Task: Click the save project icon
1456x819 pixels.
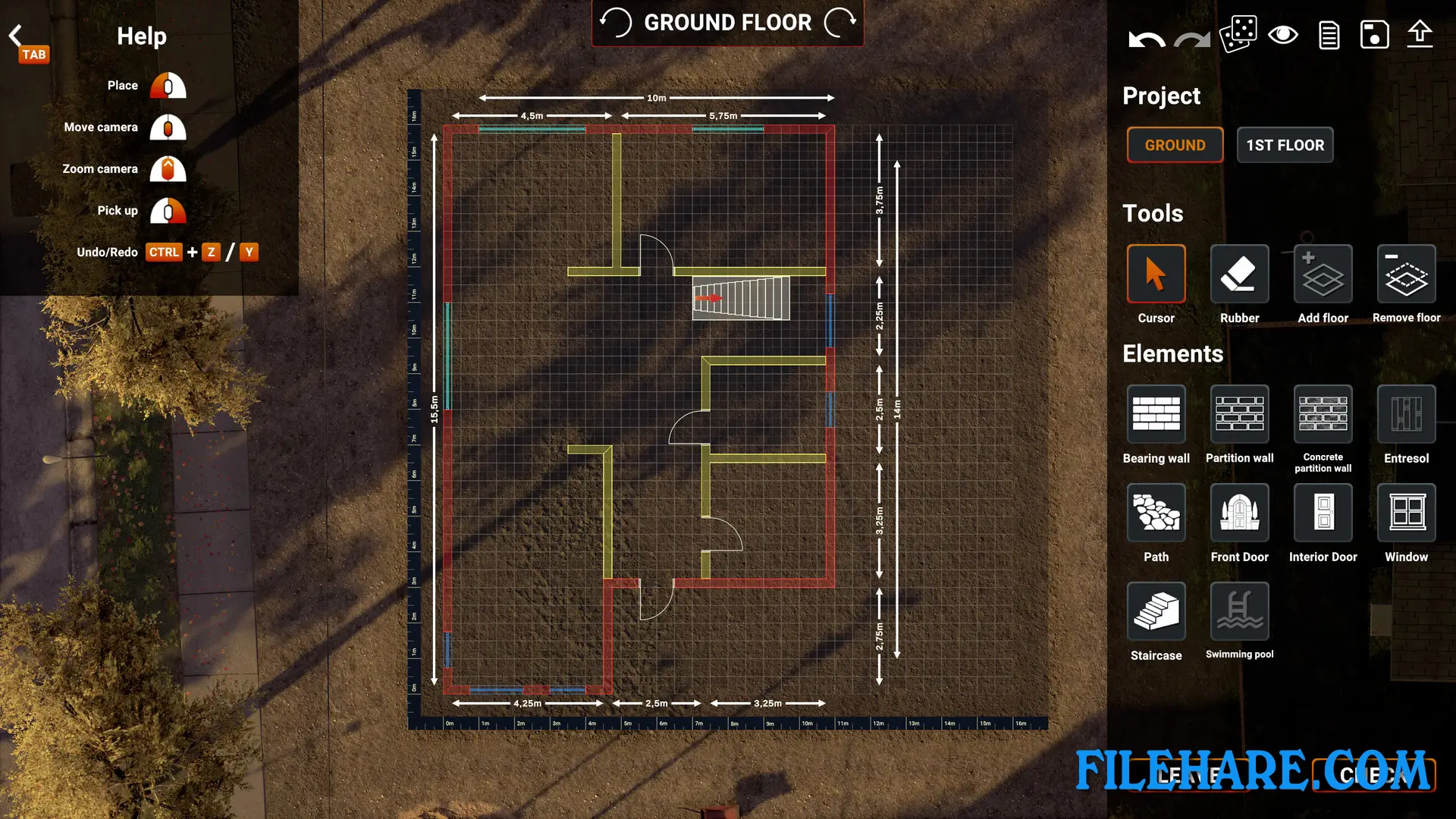Action: pyautogui.click(x=1374, y=34)
